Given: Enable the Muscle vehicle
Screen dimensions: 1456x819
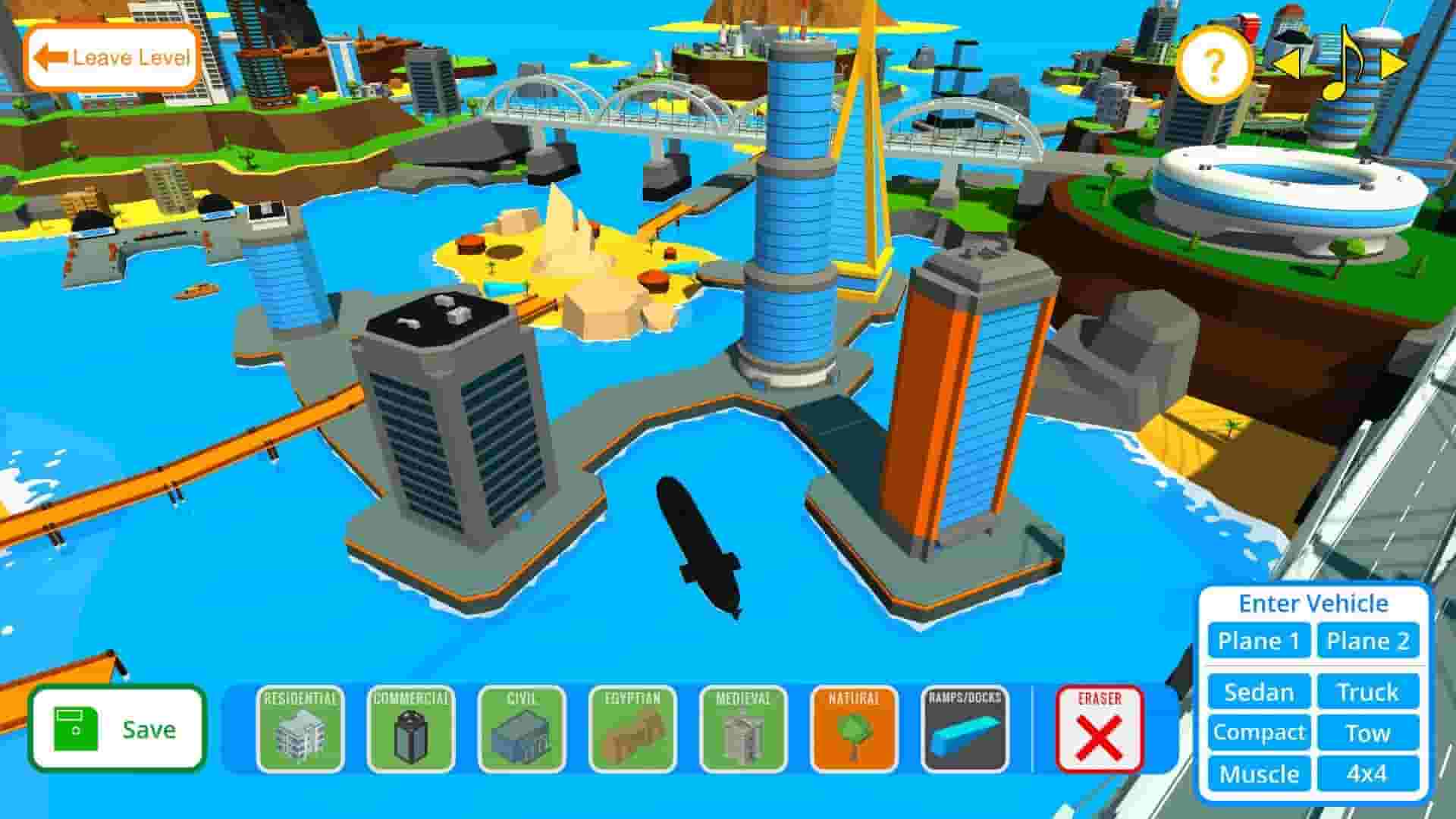Looking at the screenshot, I should coord(1260,774).
